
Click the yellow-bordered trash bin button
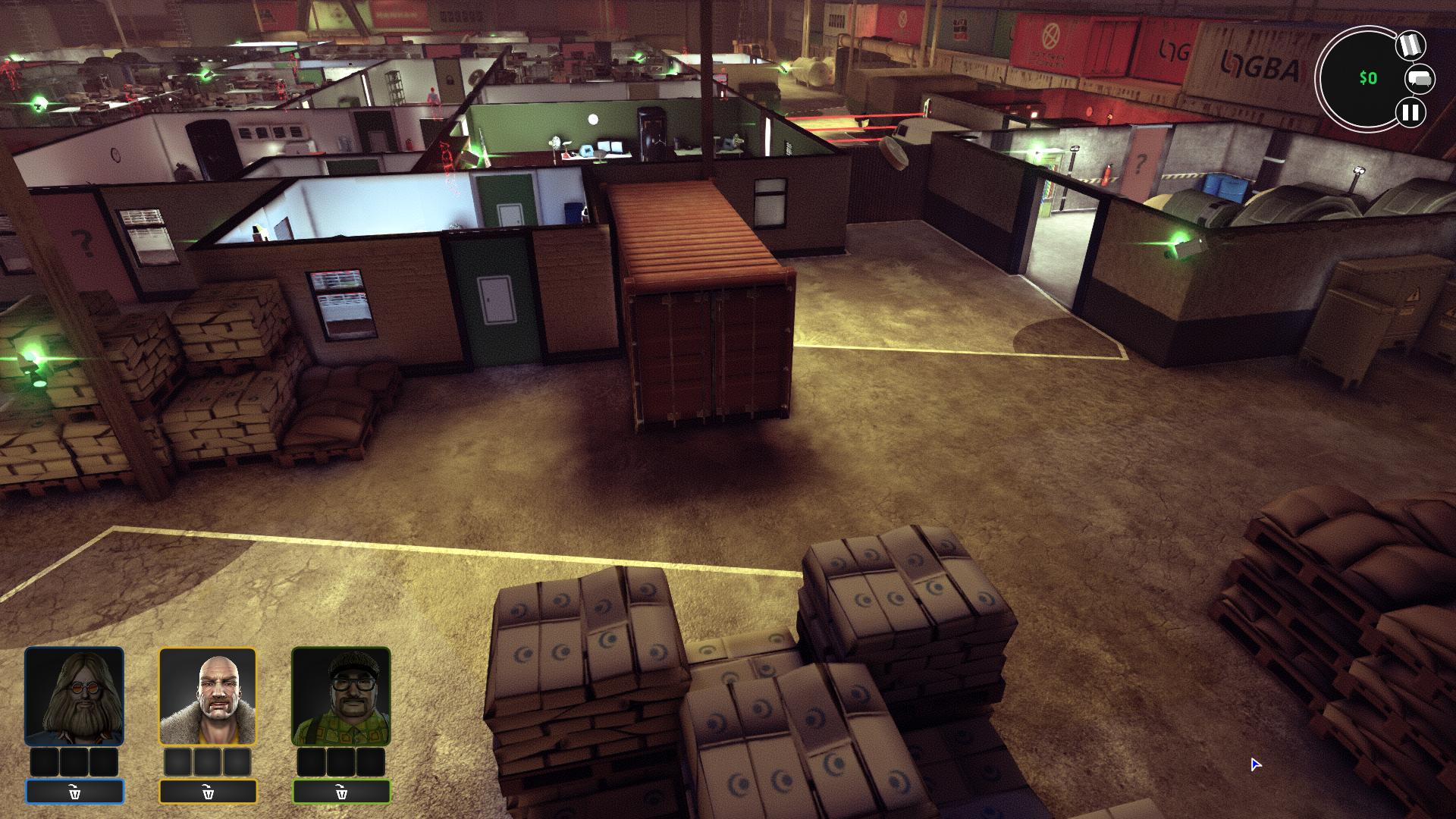click(x=208, y=792)
